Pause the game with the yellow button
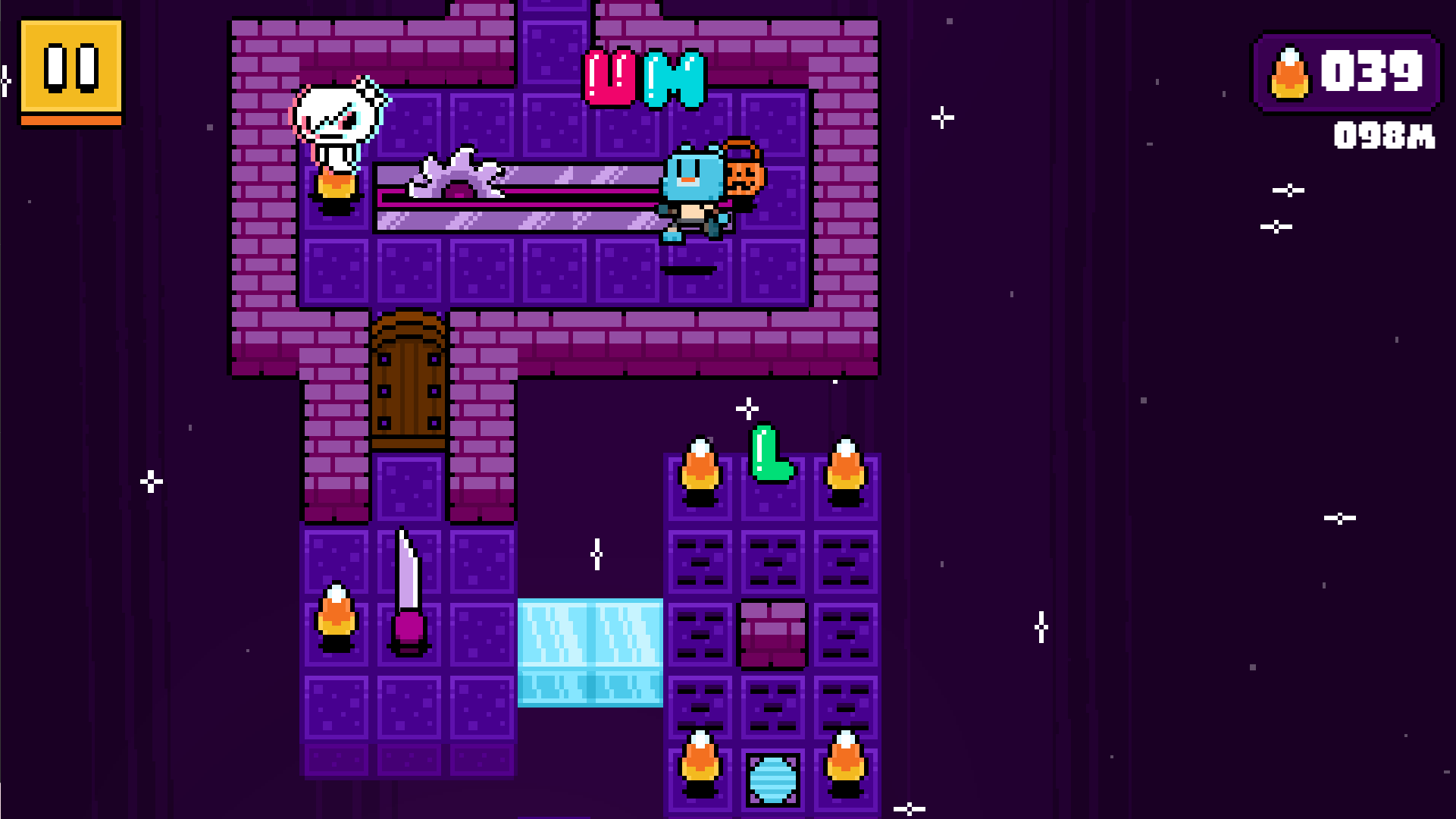This screenshot has height=819, width=1456. click(71, 70)
